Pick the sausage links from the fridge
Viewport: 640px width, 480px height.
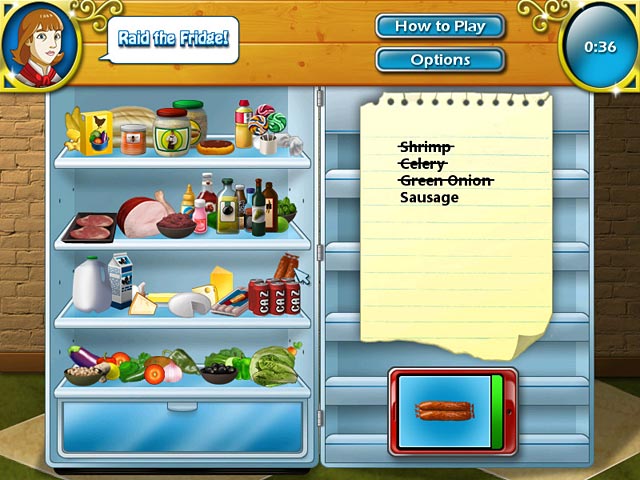click(287, 268)
